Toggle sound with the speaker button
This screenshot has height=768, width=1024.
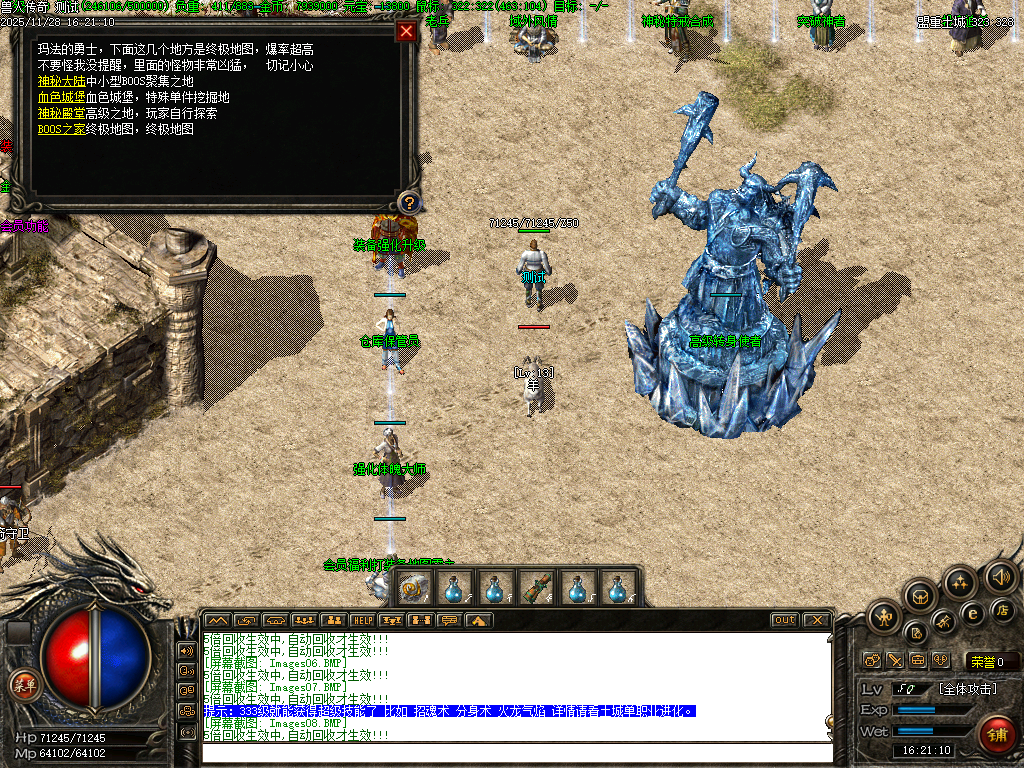point(1000,576)
